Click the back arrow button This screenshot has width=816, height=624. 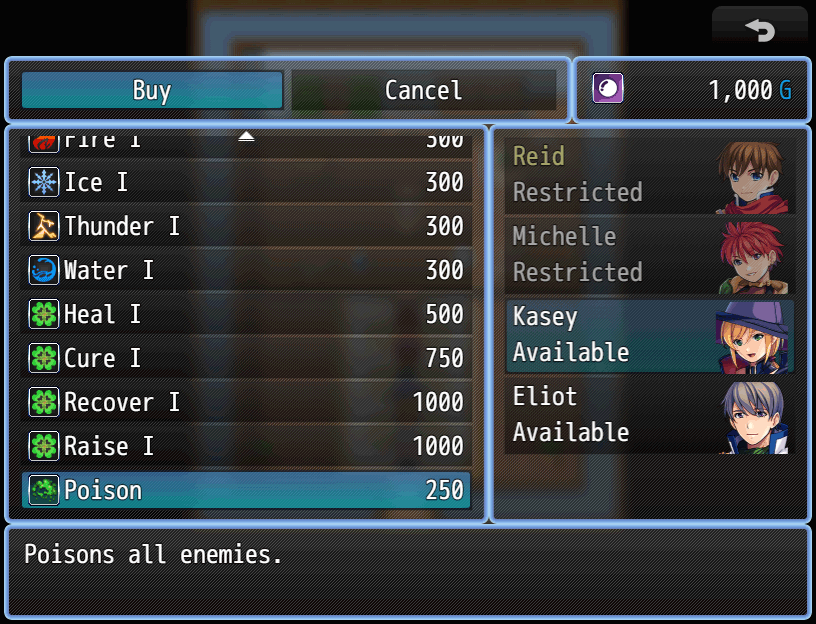[x=759, y=30]
